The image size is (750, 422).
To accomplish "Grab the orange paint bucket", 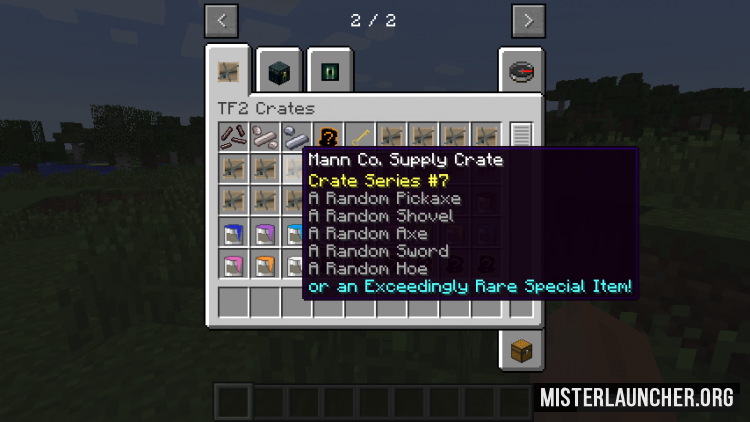I will point(265,266).
